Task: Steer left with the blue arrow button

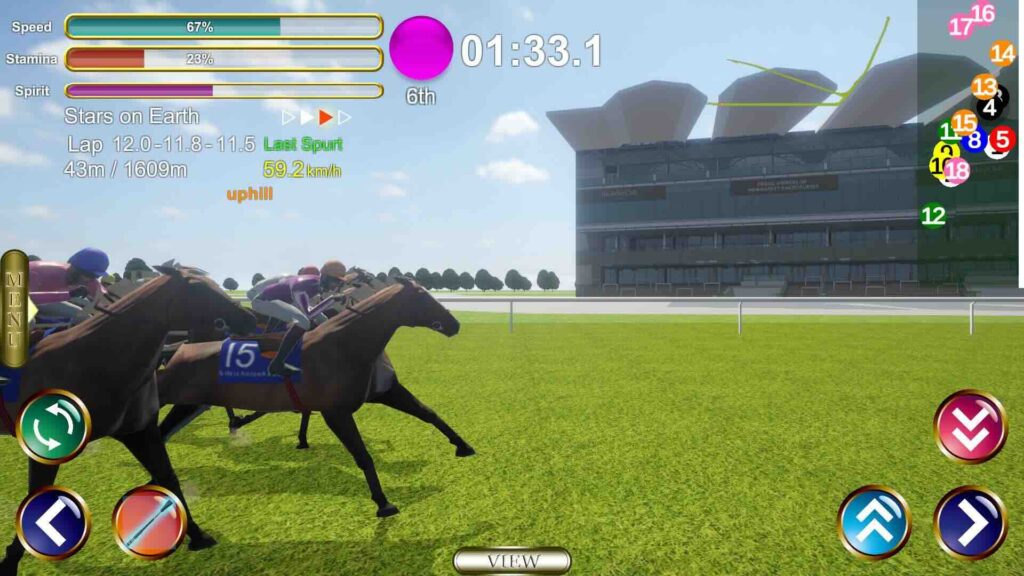Action: (54, 522)
